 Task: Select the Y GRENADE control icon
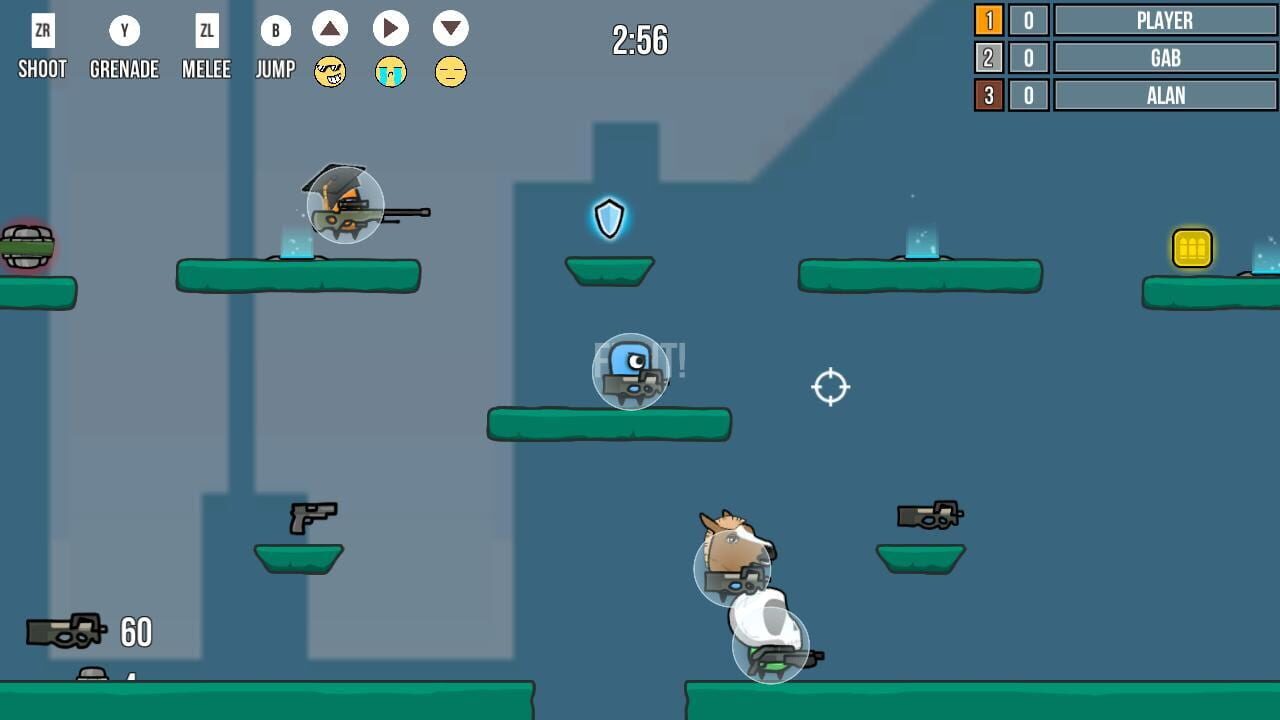124,30
